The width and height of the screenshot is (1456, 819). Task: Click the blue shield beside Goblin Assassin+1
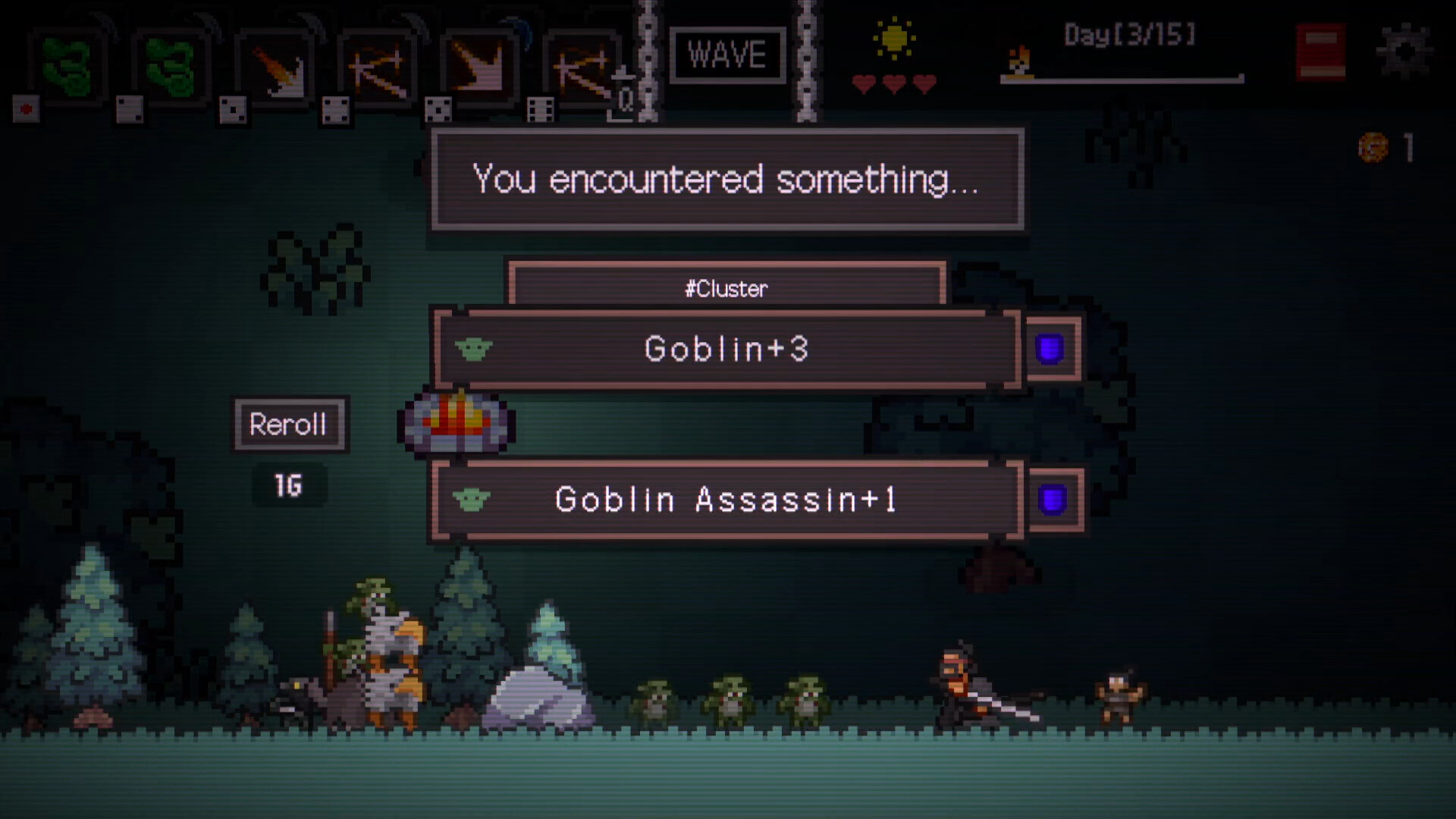1053,500
